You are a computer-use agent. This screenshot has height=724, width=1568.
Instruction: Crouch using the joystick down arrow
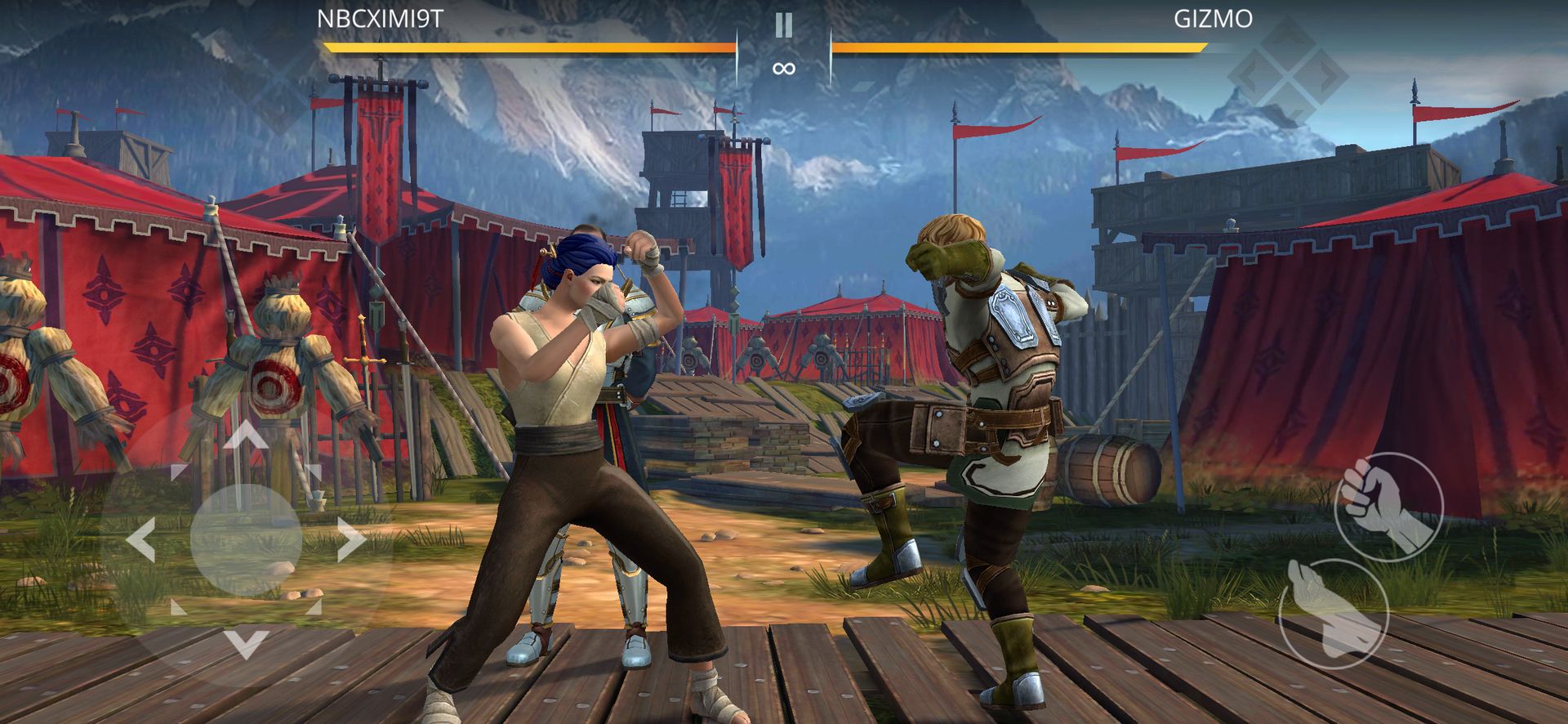pyautogui.click(x=246, y=643)
